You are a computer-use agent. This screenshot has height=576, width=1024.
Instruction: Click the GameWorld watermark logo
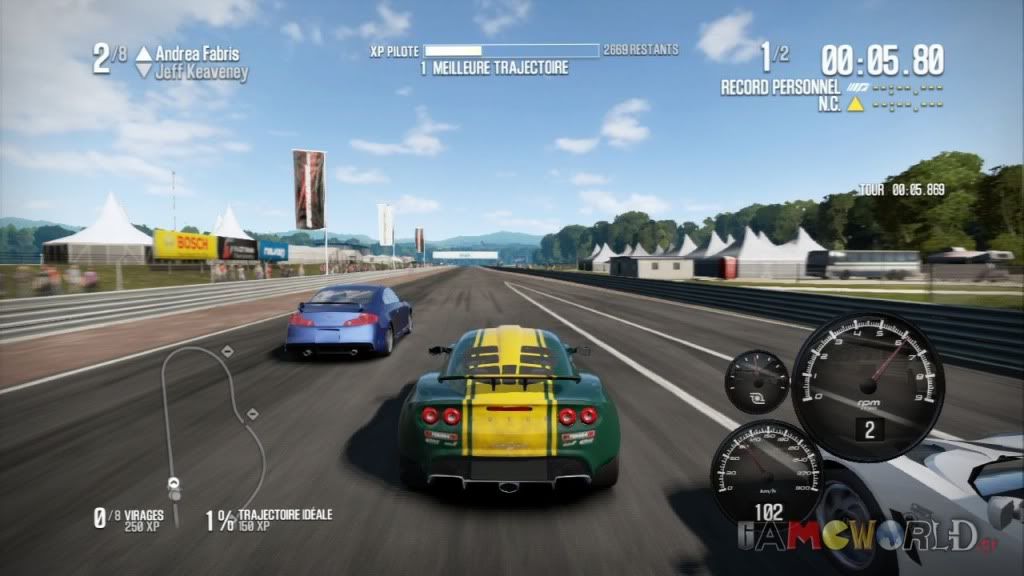pos(858,536)
